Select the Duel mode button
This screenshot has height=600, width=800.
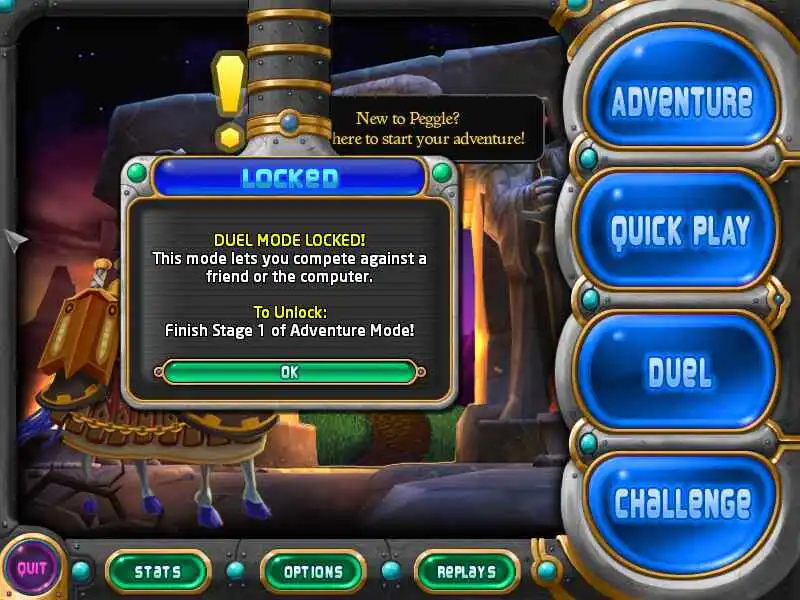coord(679,371)
